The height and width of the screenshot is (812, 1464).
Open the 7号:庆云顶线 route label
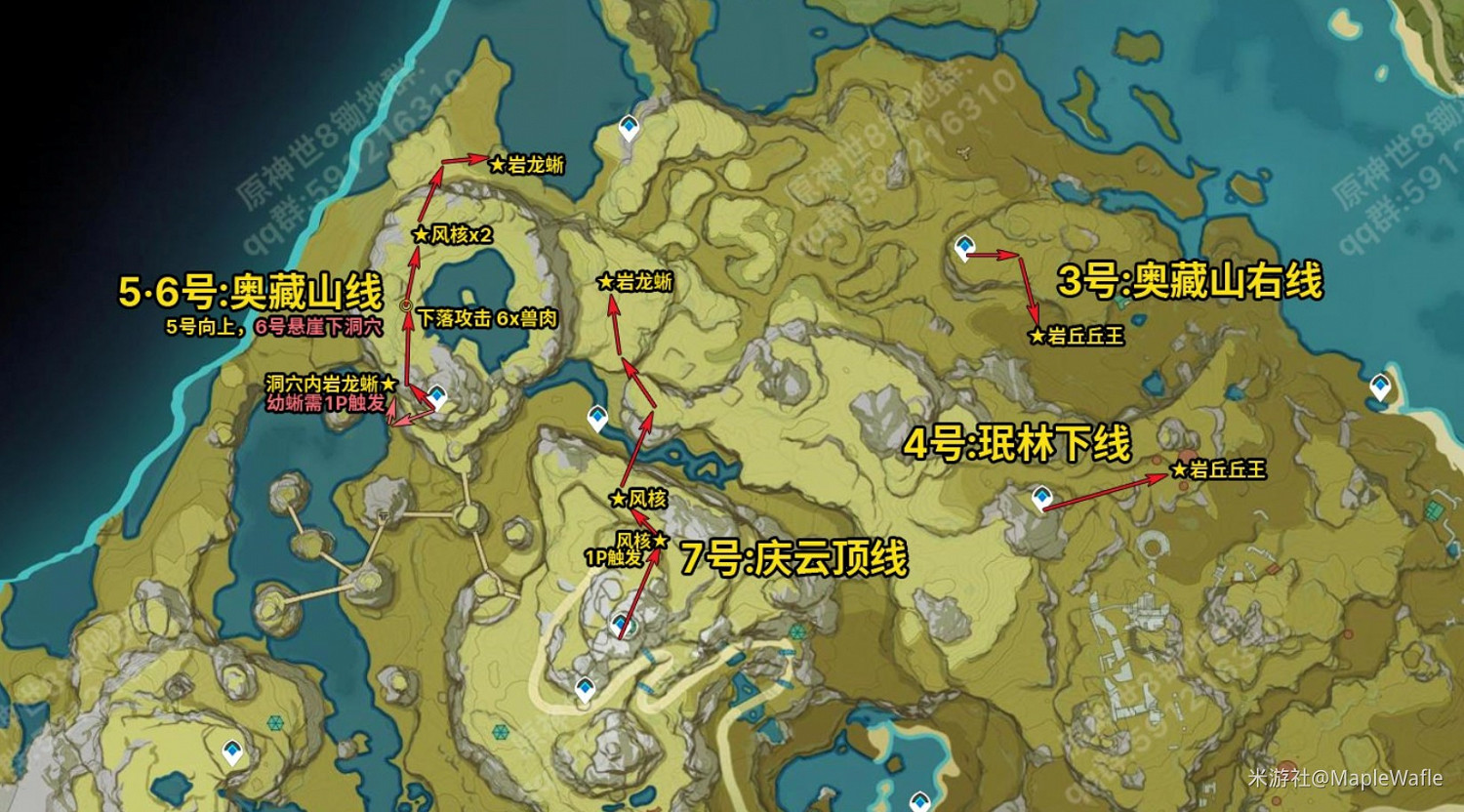pos(795,556)
